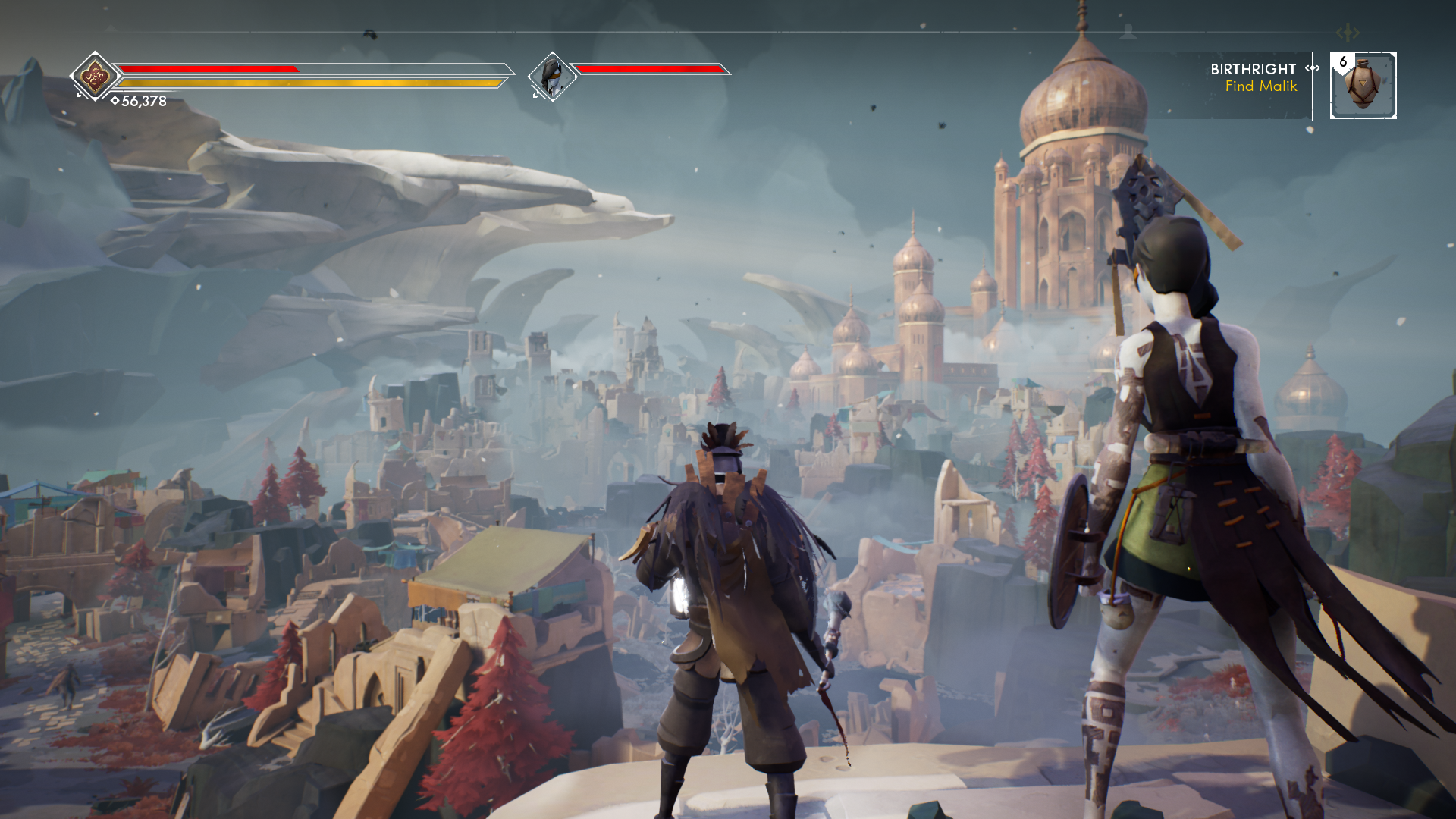Screen dimensions: 1456x819
Task: Click the player's red health bar
Action: coord(209,68)
